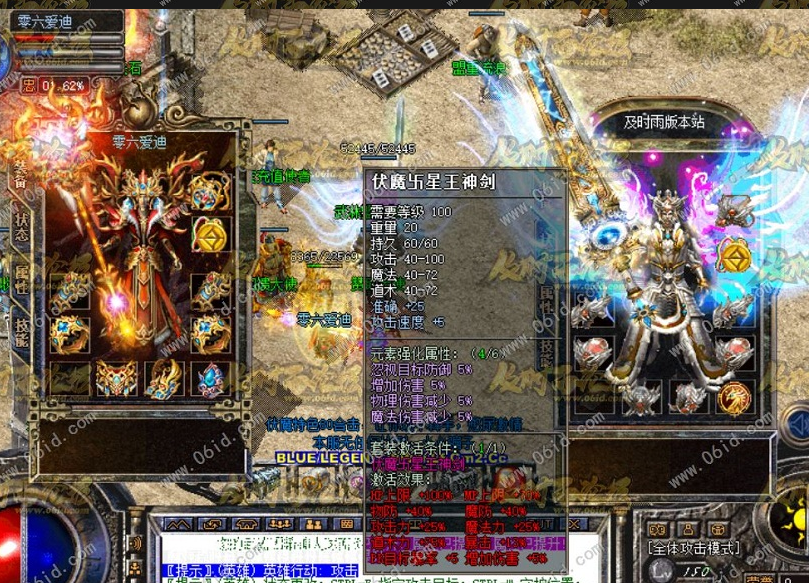
Task: Inspect the silver belt slot in right panel
Action: pos(641,393)
